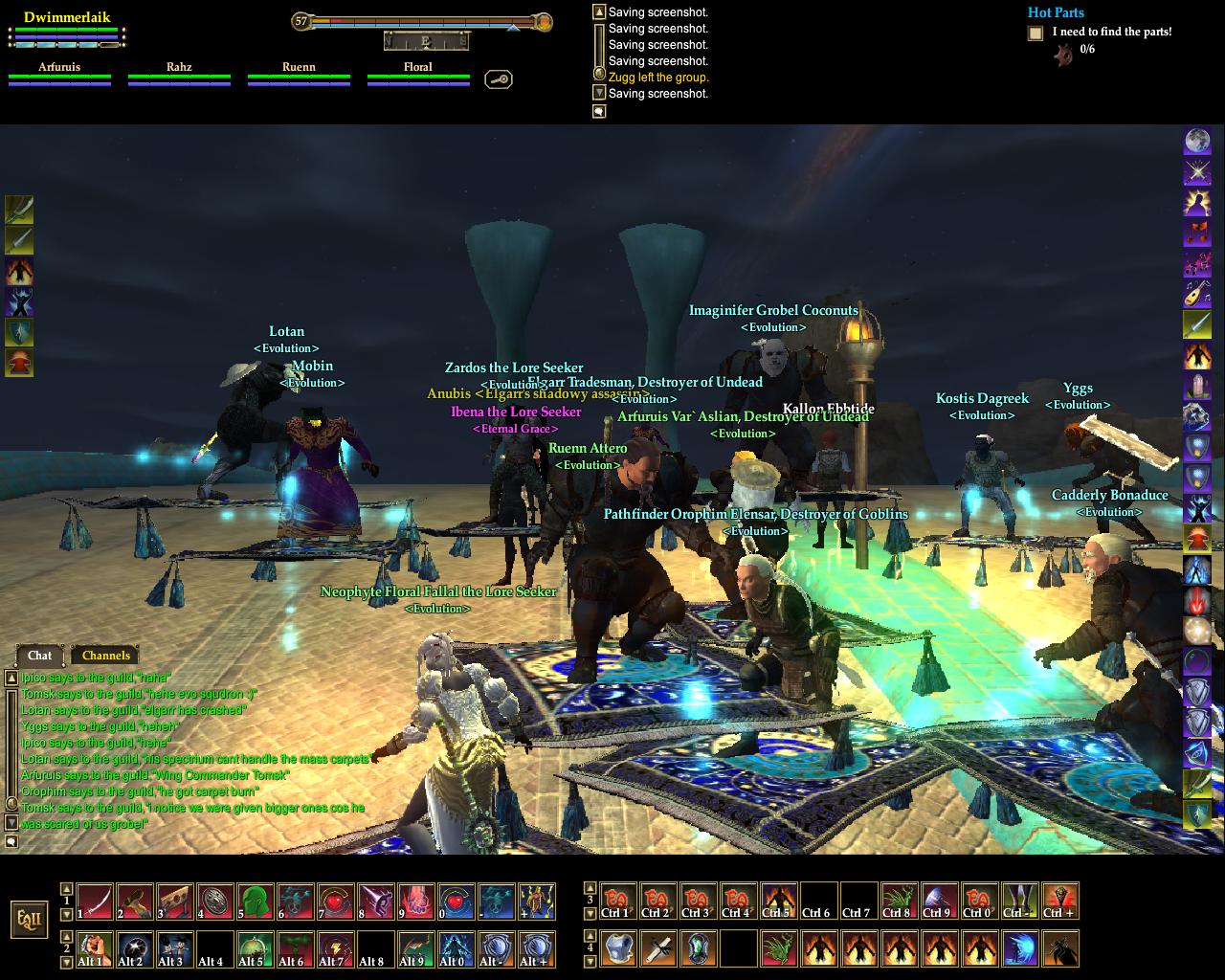
Task: Toggle the quest objective checkbox for finding parts
Action: pyautogui.click(x=1036, y=33)
